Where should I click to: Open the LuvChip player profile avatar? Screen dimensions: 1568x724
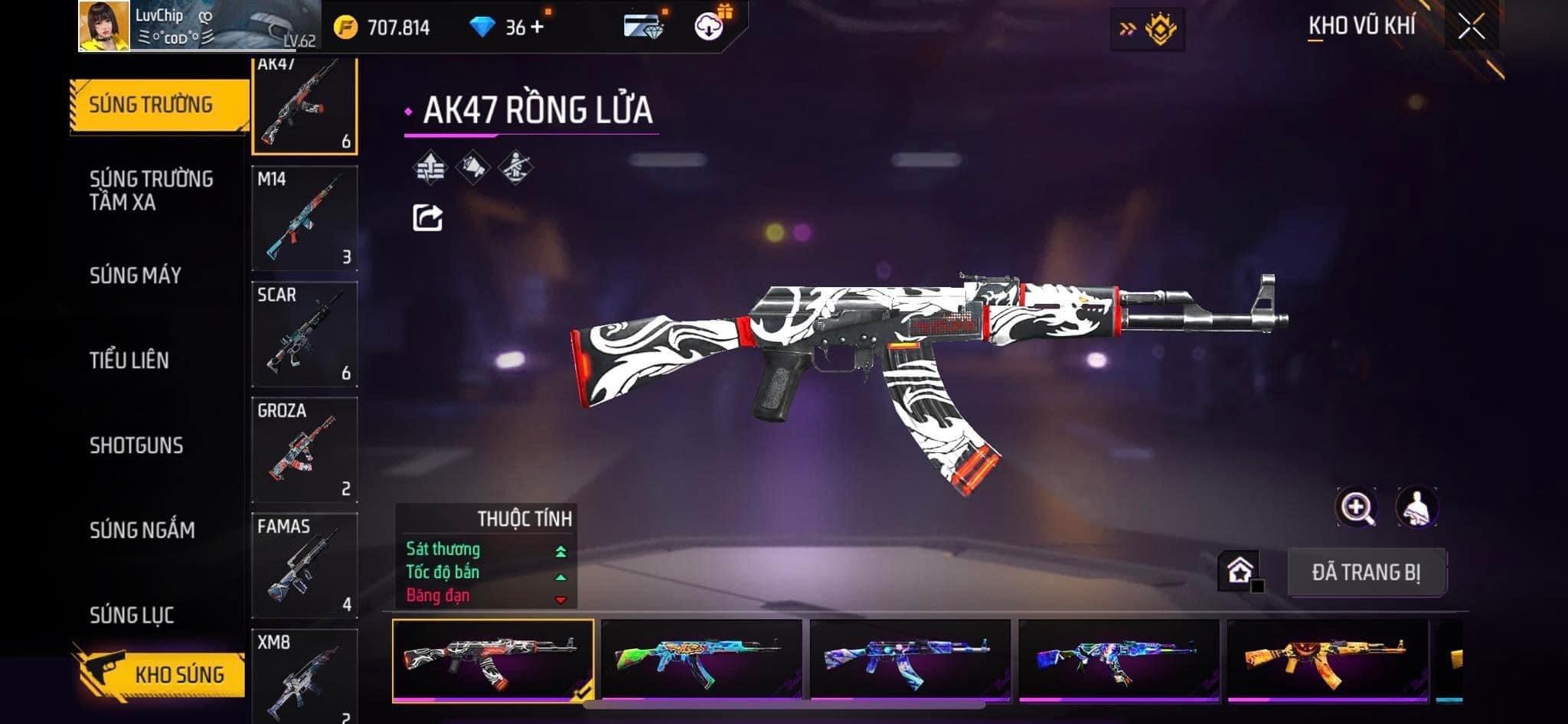click(104, 26)
